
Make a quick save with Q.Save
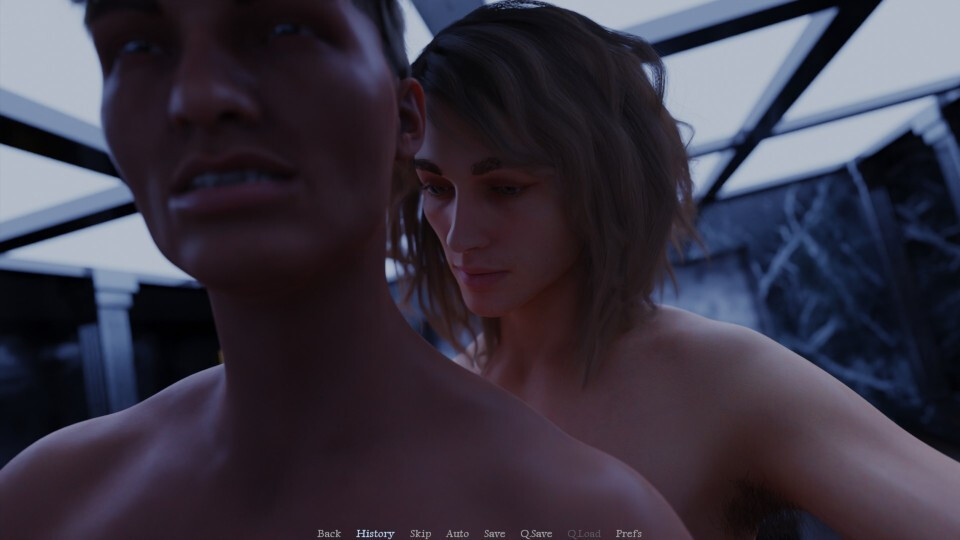coord(536,533)
